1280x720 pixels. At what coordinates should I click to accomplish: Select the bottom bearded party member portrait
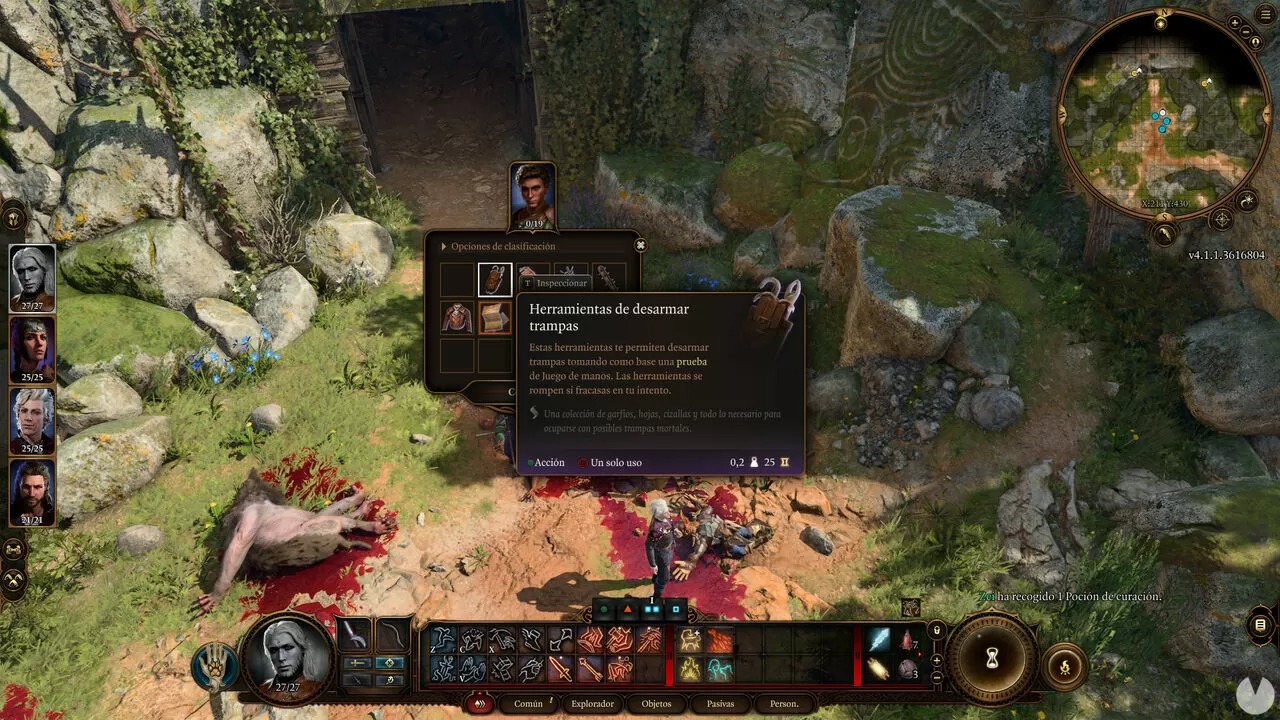coord(33,492)
